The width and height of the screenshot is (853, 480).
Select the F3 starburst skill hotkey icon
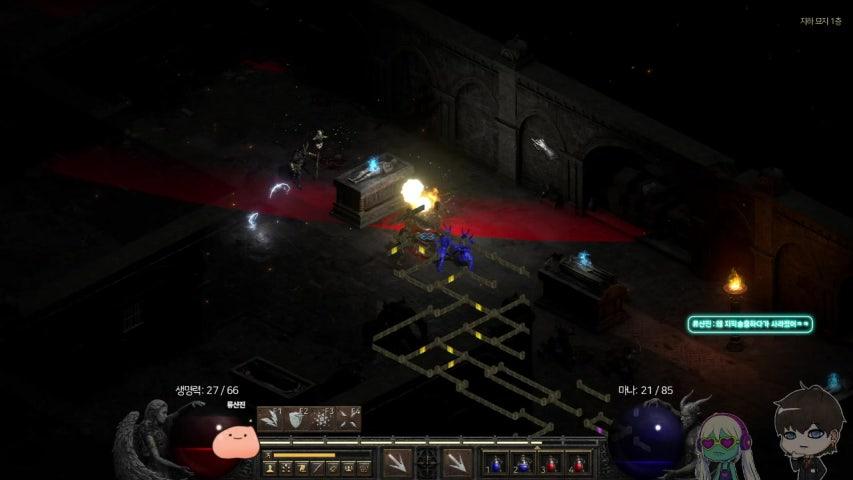(x=322, y=419)
